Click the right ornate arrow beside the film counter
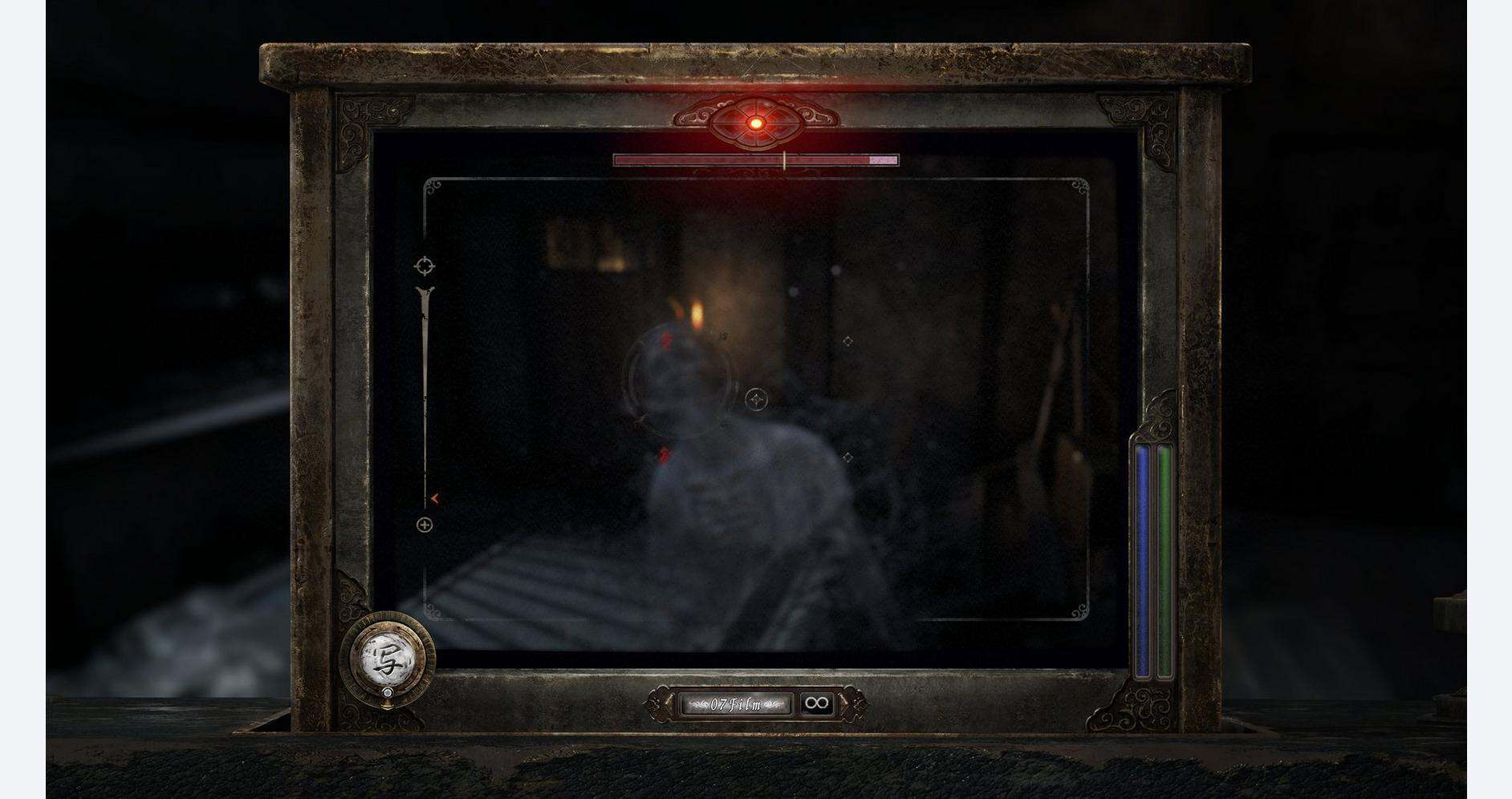 click(844, 704)
